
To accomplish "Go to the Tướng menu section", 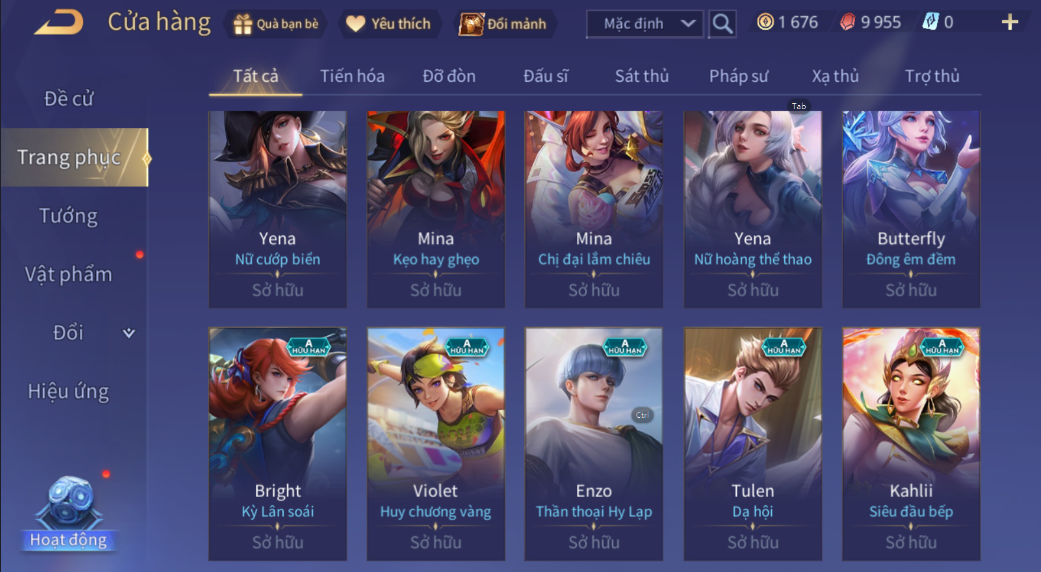I will tap(69, 216).
